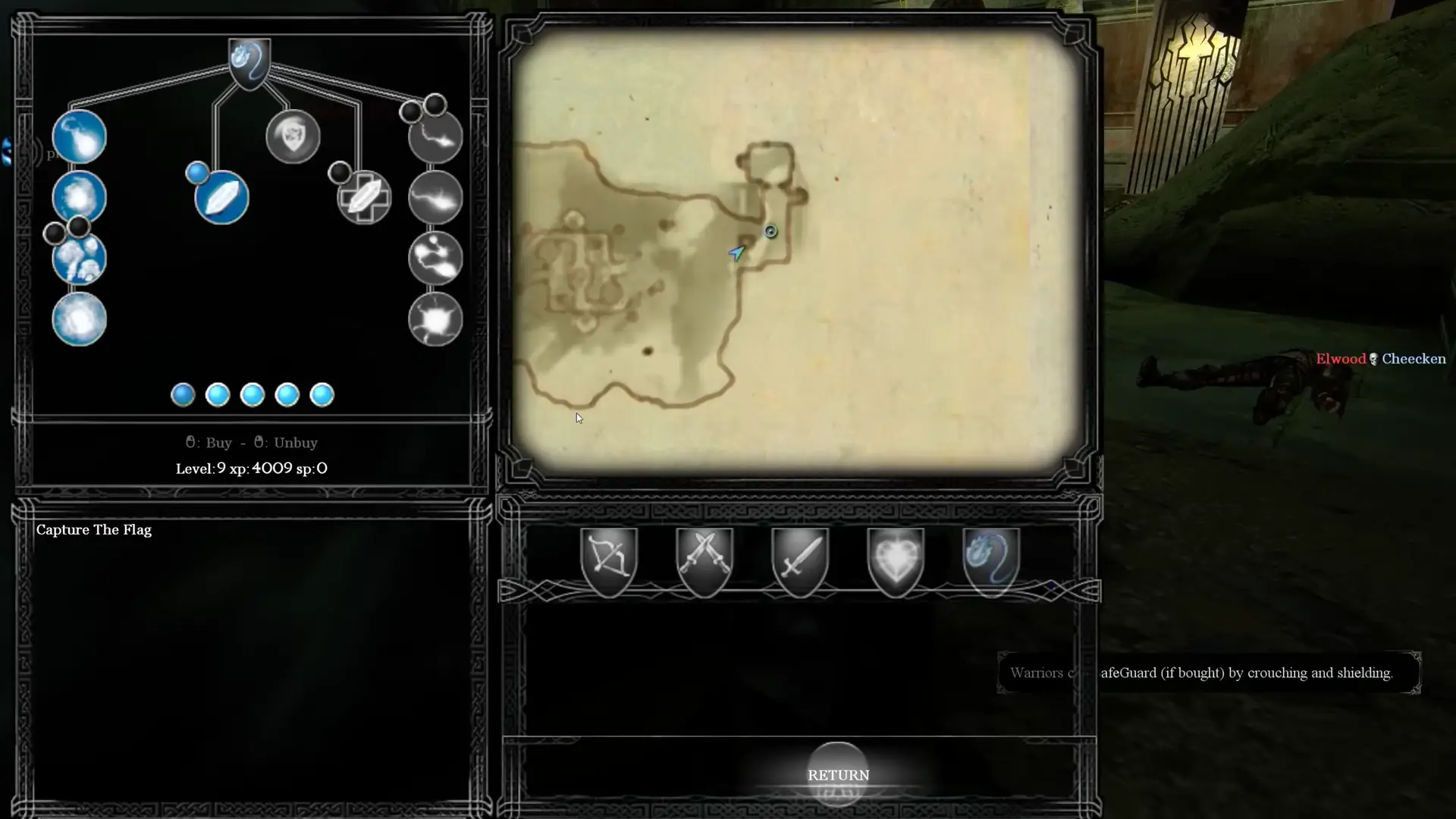Click your player marker arrow on the map

[735, 253]
